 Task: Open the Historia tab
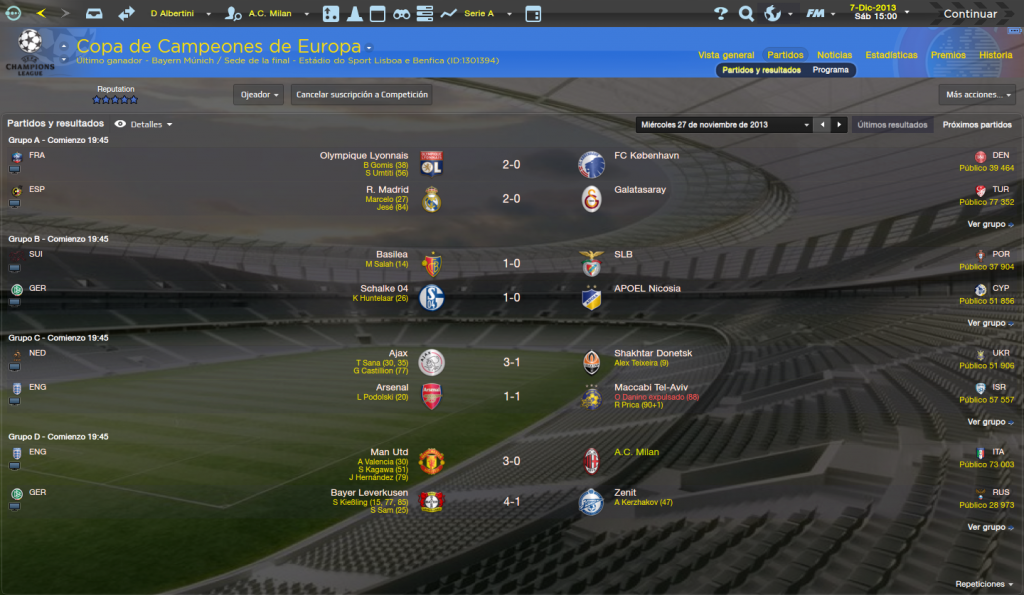995,55
